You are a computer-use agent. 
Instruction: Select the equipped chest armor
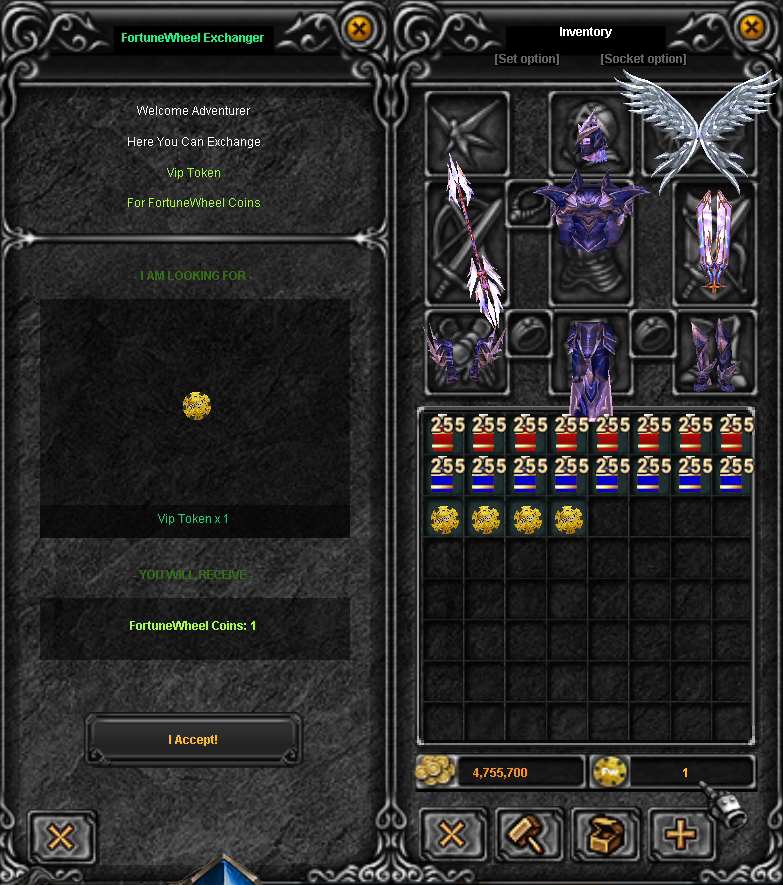[x=590, y=215]
